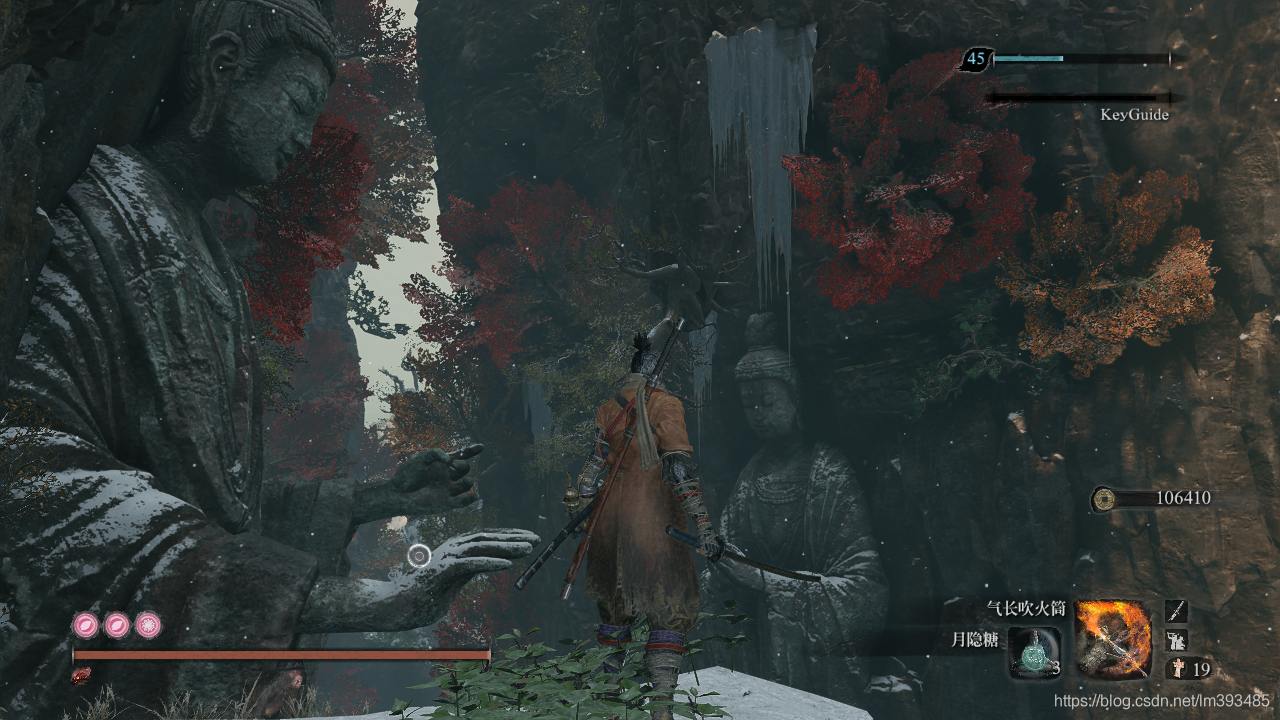1280x720 pixels.
Task: Choose the ninjutsu figure icon
Action: coord(1176,640)
